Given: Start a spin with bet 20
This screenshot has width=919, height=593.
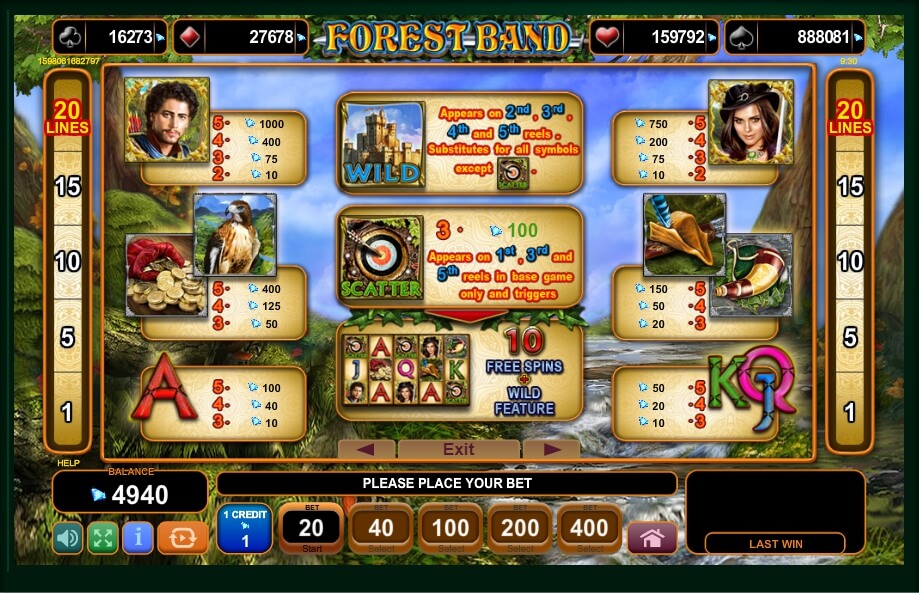Looking at the screenshot, I should click(x=311, y=528).
